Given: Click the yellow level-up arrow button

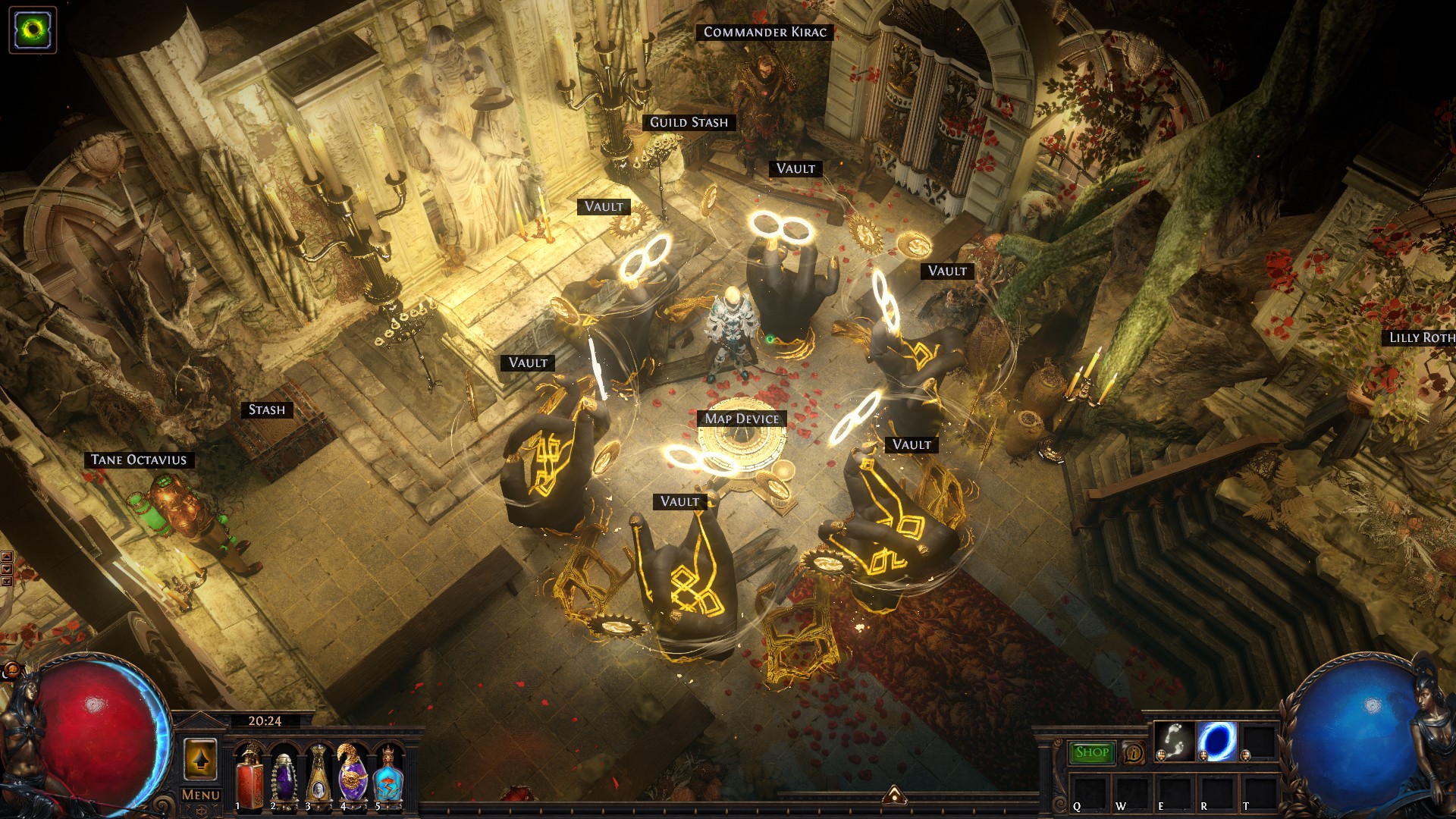Looking at the screenshot, I should tap(201, 758).
